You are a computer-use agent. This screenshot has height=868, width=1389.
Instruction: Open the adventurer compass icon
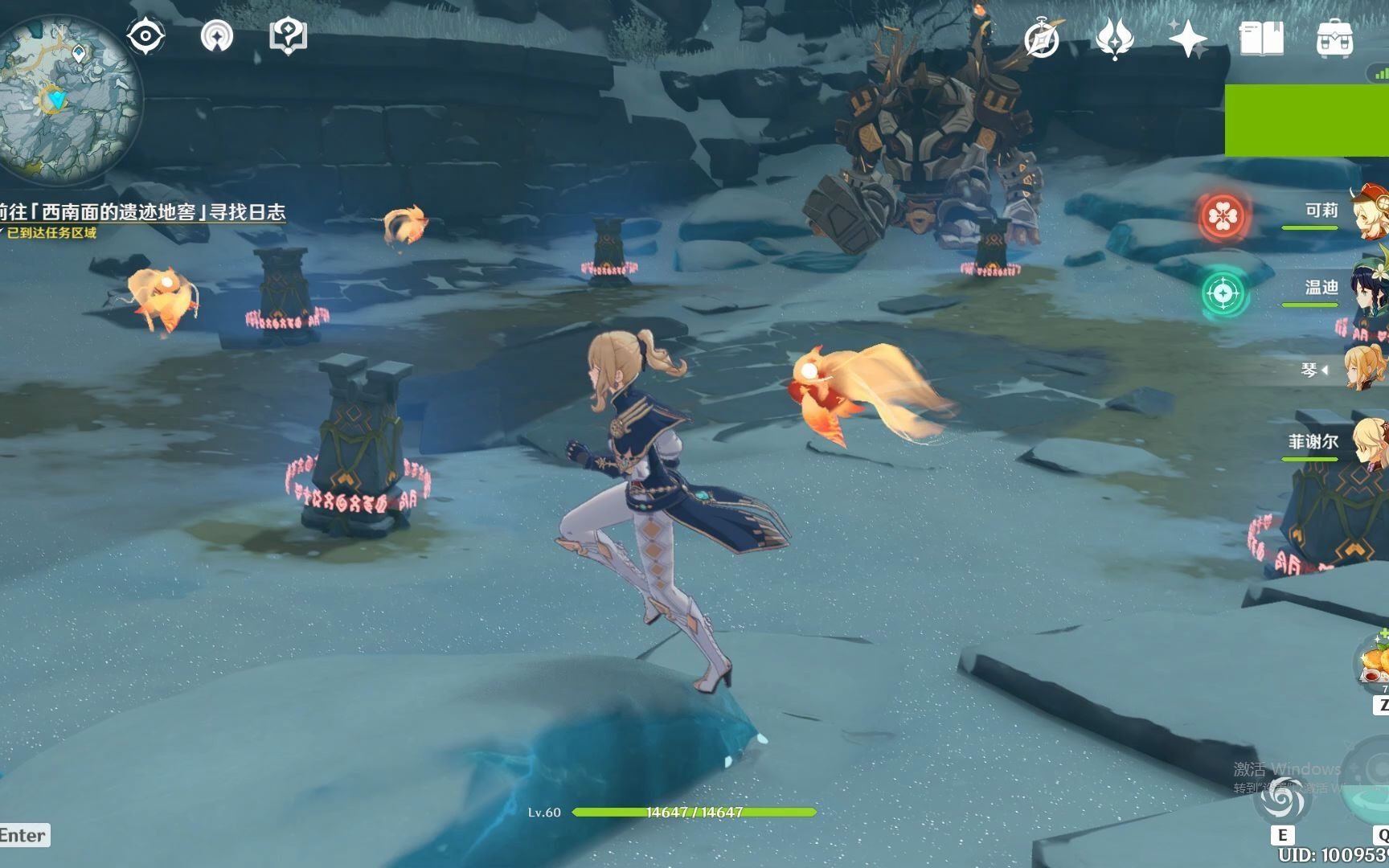pyautogui.click(x=1042, y=39)
